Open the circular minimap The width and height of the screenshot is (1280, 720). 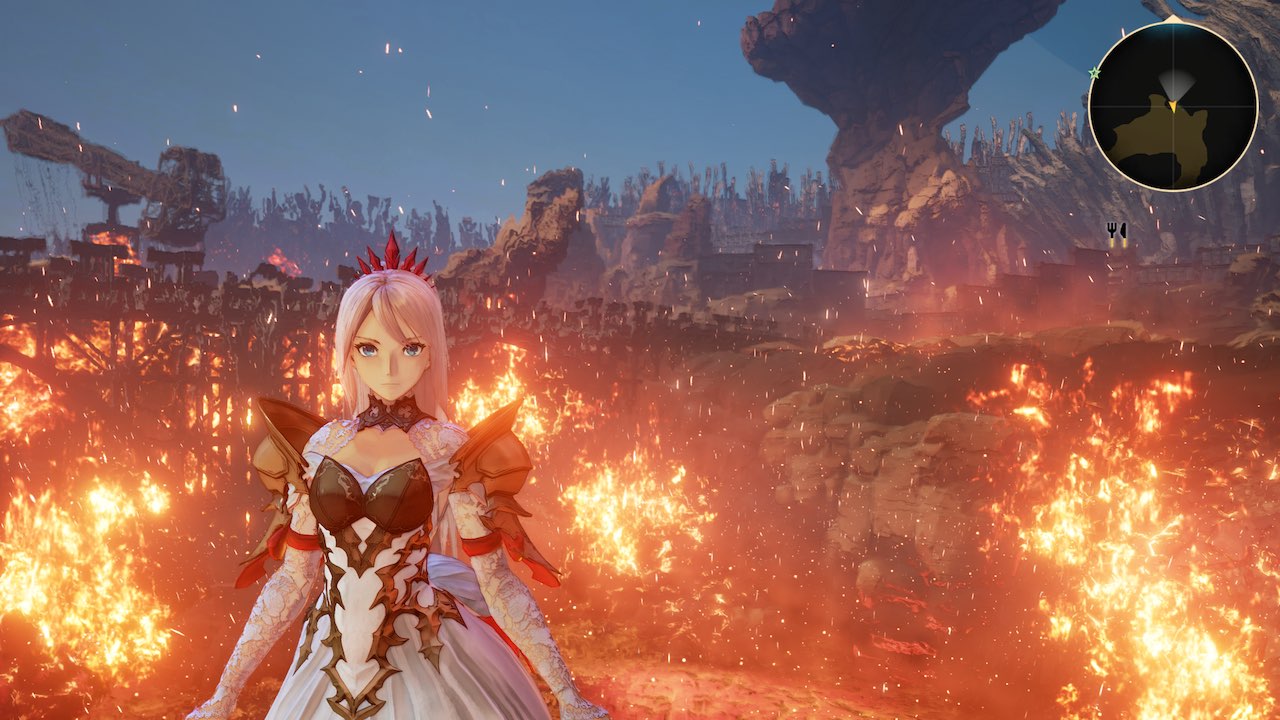1172,105
